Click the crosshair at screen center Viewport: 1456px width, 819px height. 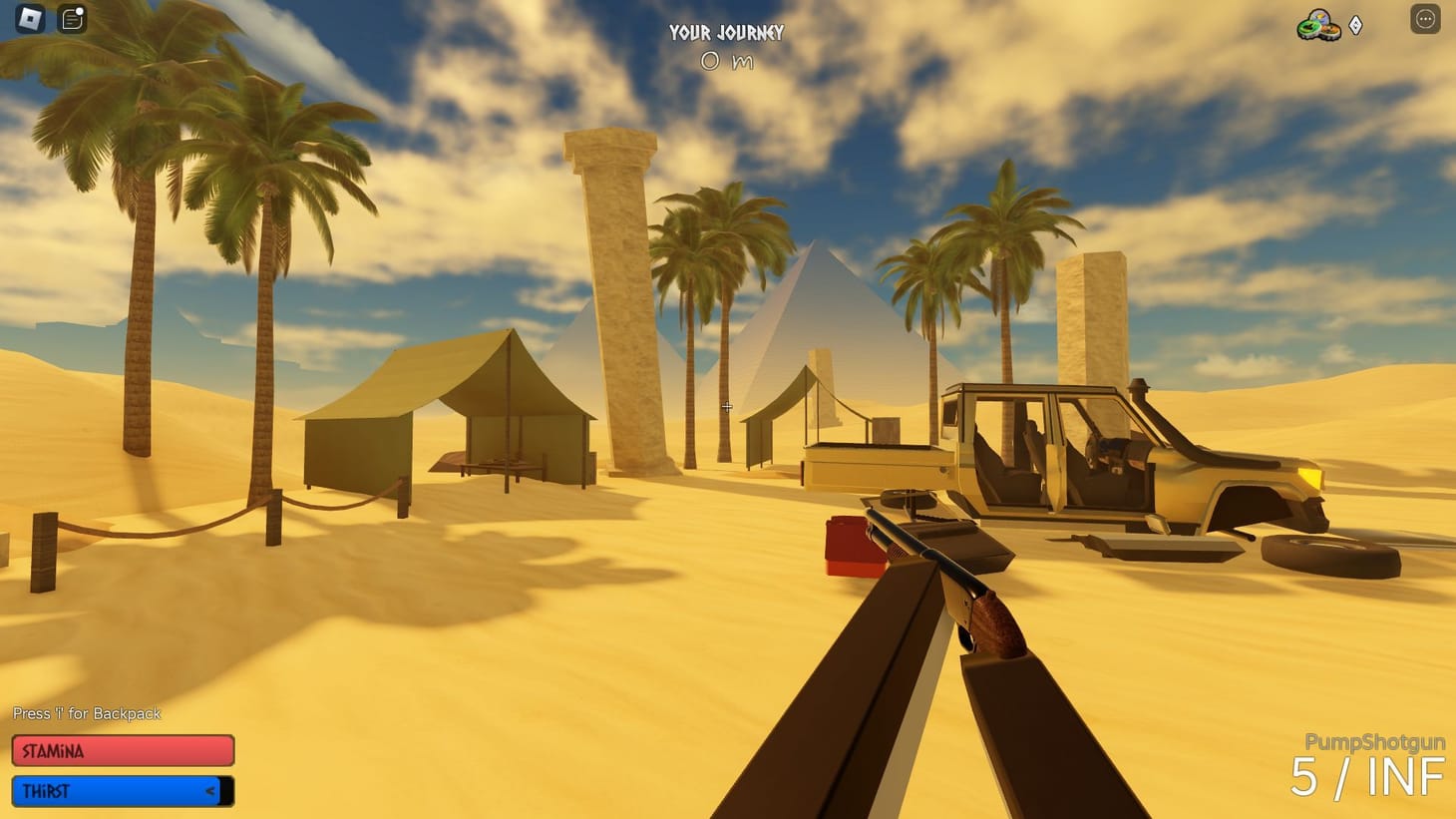point(727,407)
